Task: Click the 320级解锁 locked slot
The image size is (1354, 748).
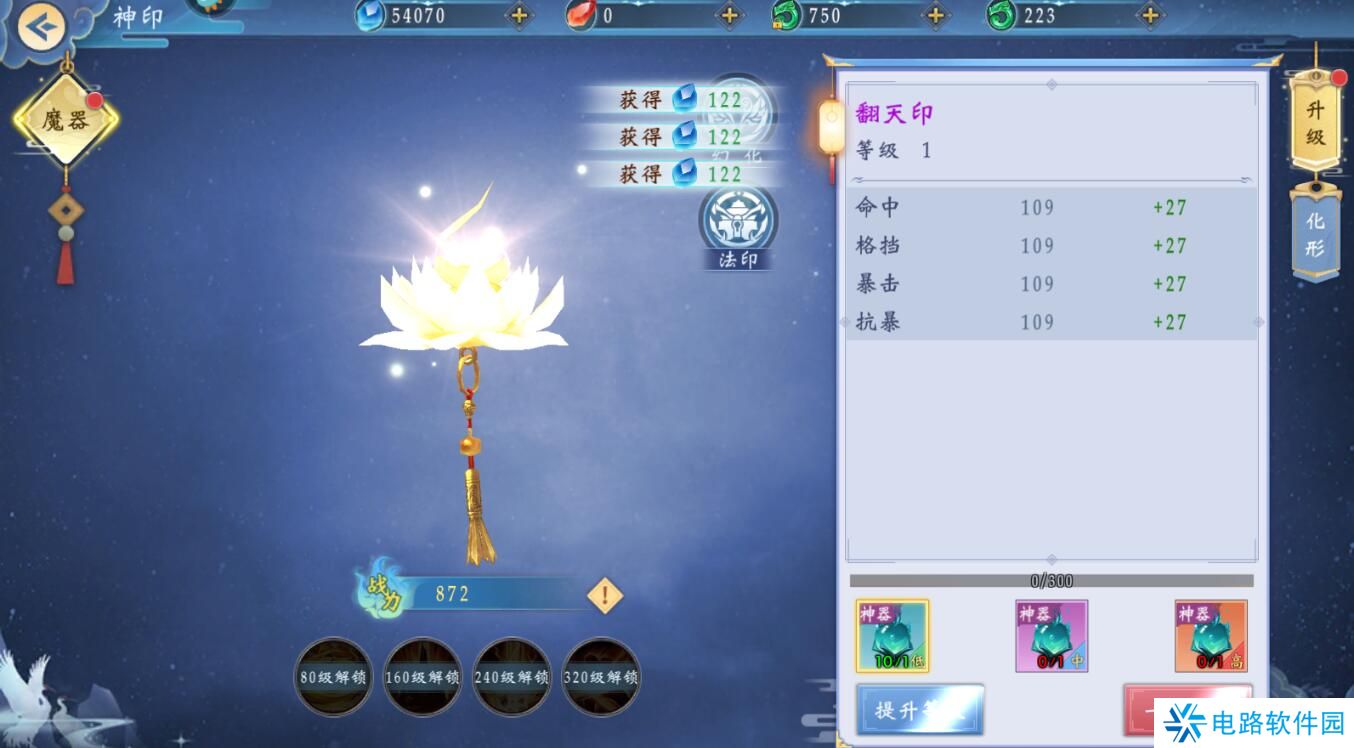Action: click(x=601, y=677)
